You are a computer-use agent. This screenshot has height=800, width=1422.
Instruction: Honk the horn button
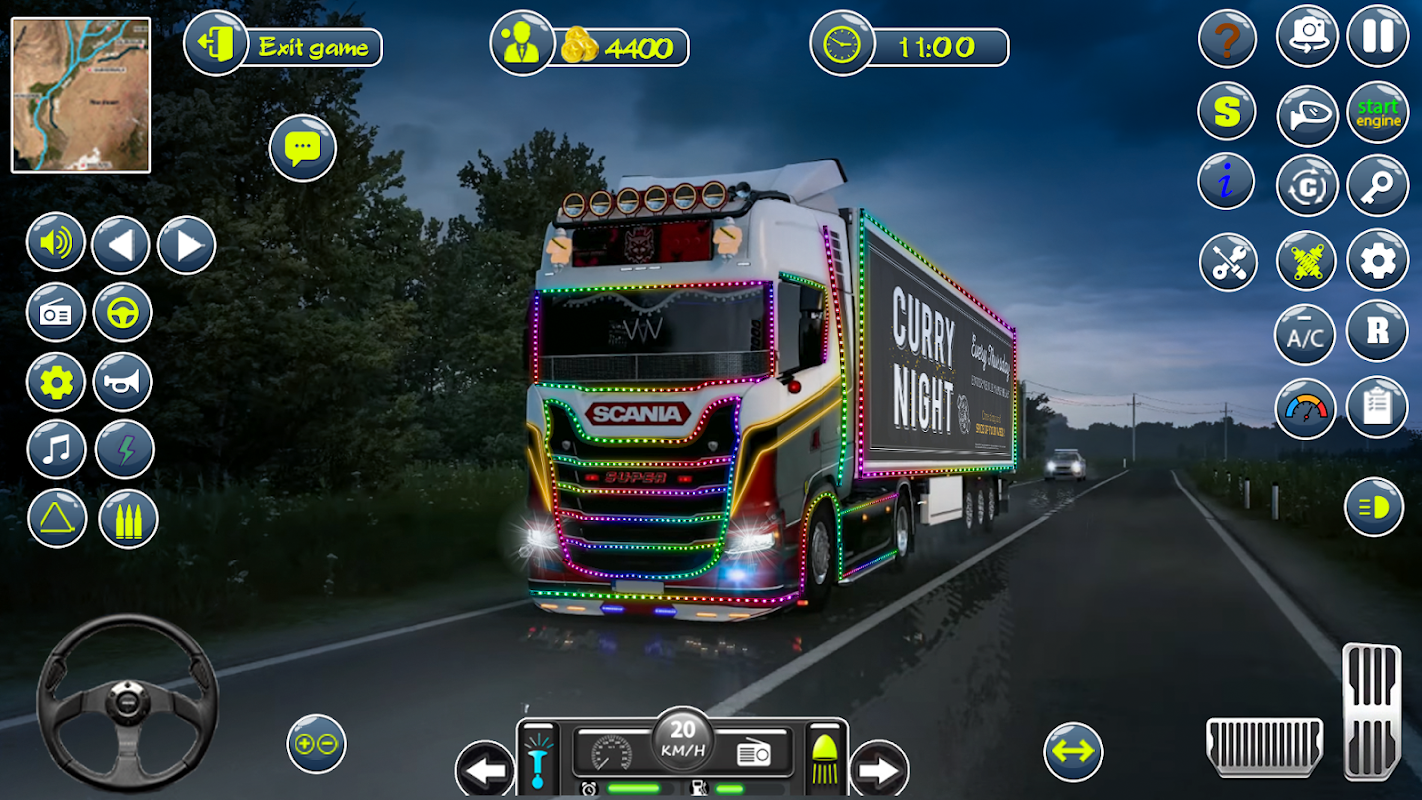pos(123,382)
